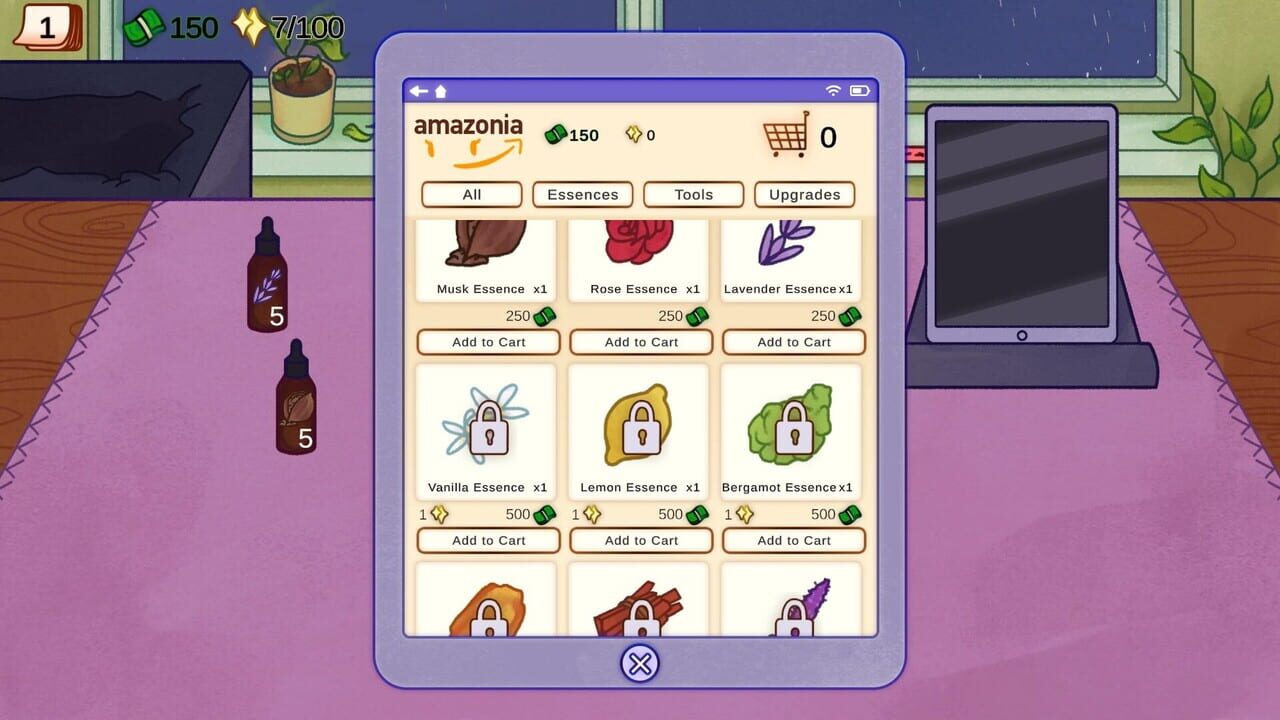The height and width of the screenshot is (720, 1280).
Task: Select the All category filter
Action: click(471, 194)
